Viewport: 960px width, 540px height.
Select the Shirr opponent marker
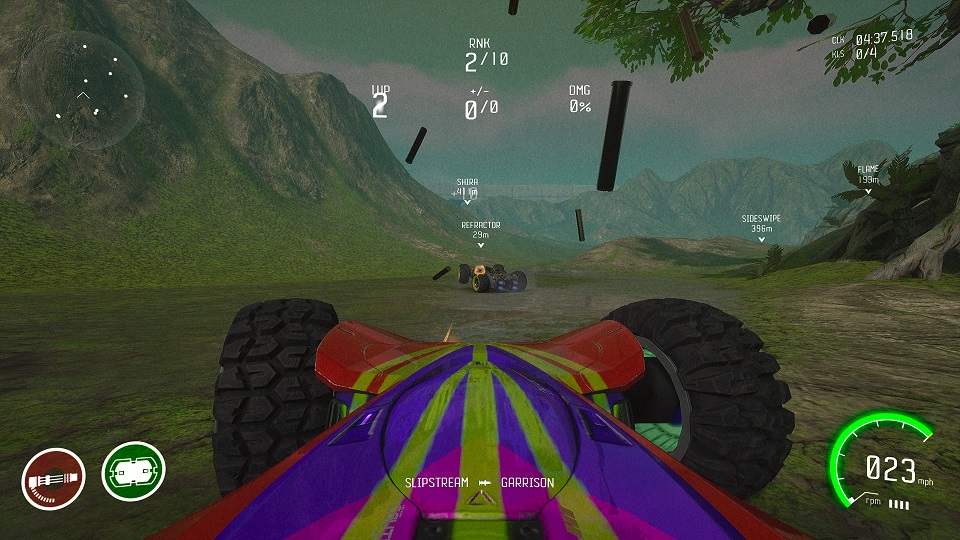point(466,189)
